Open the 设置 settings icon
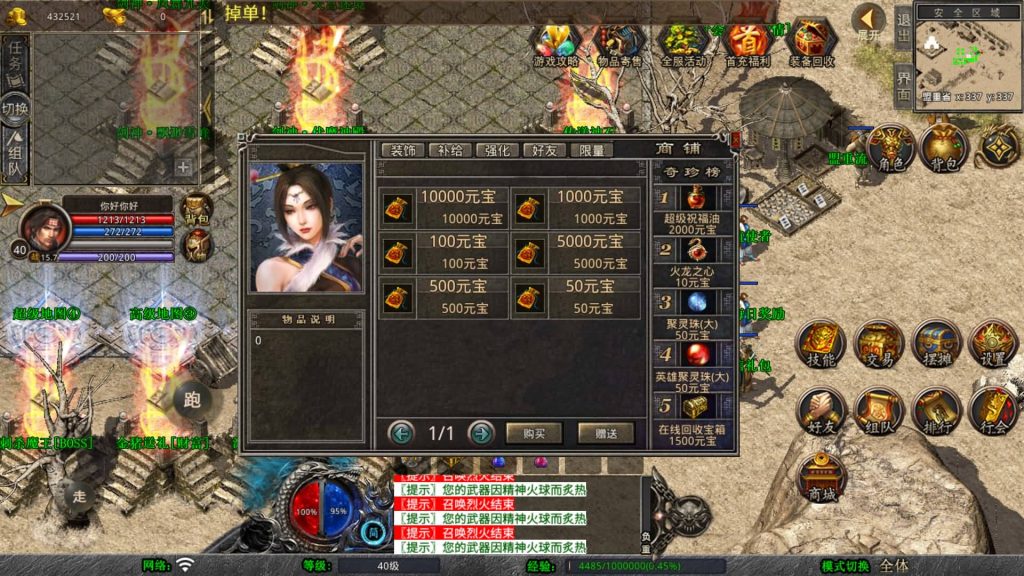The width and height of the screenshot is (1024, 576). (x=993, y=344)
